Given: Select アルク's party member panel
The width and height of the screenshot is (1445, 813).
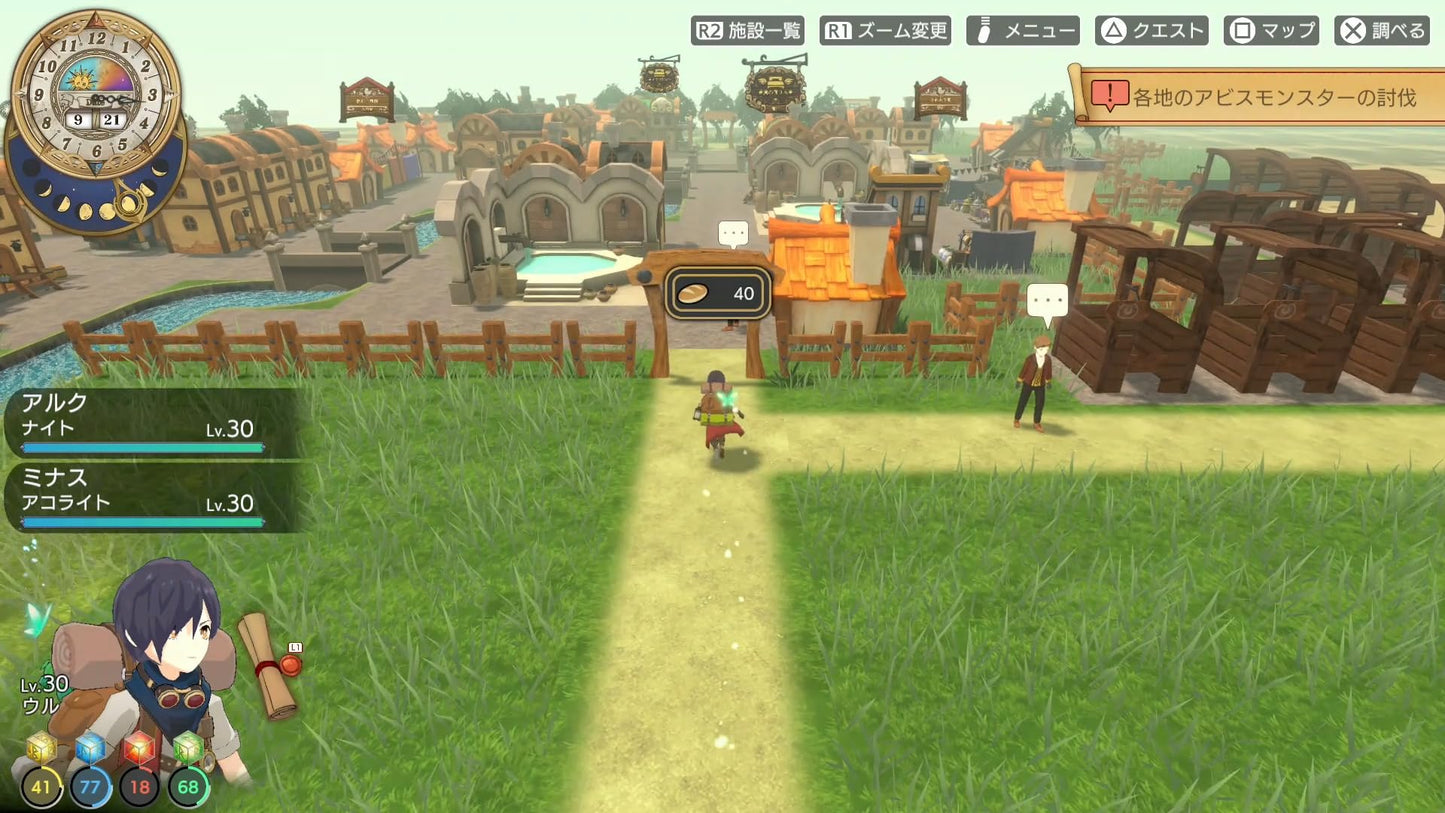Looking at the screenshot, I should pyautogui.click(x=140, y=420).
